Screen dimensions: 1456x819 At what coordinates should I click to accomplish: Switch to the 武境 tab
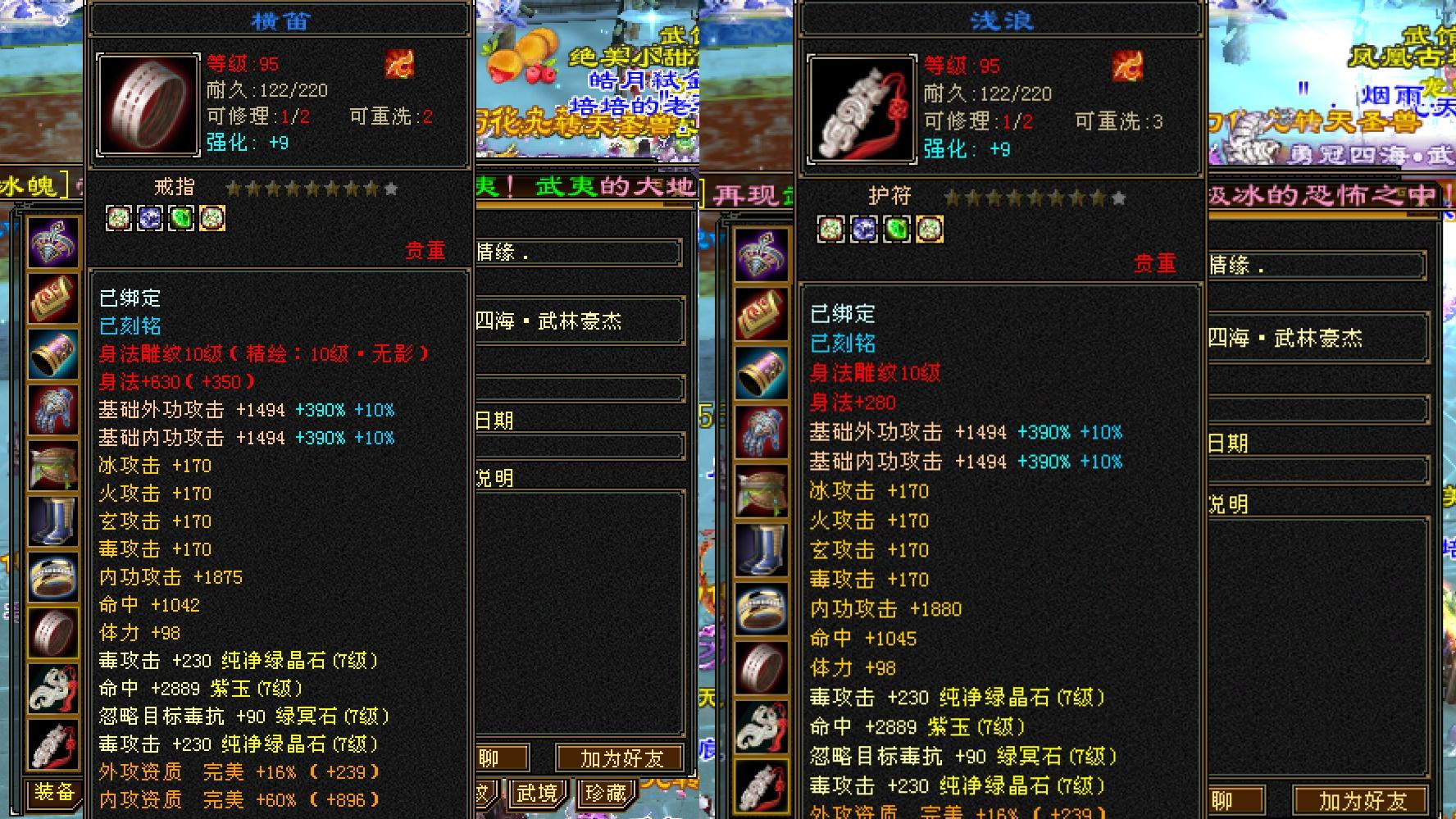click(537, 794)
